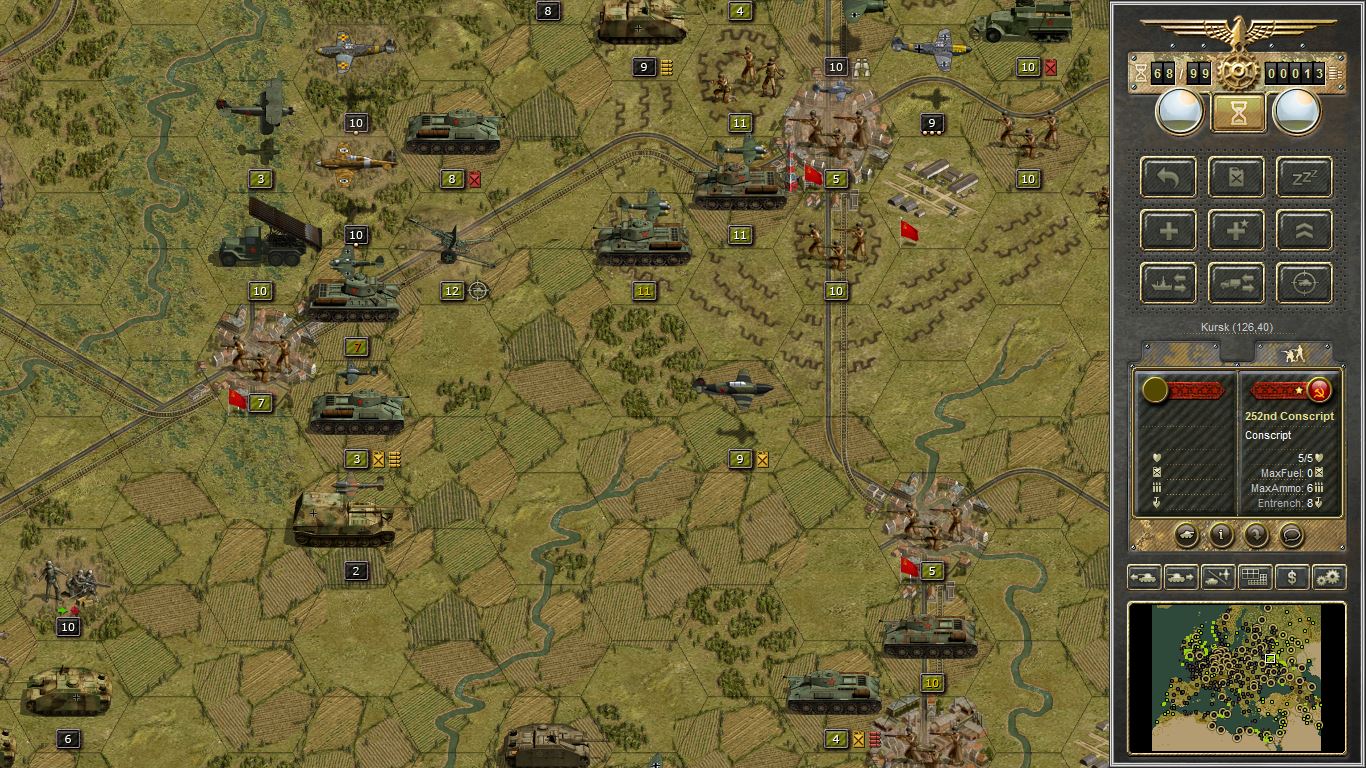Put the current unit to sleep
Screen dimensions: 1366x768
[1303, 177]
